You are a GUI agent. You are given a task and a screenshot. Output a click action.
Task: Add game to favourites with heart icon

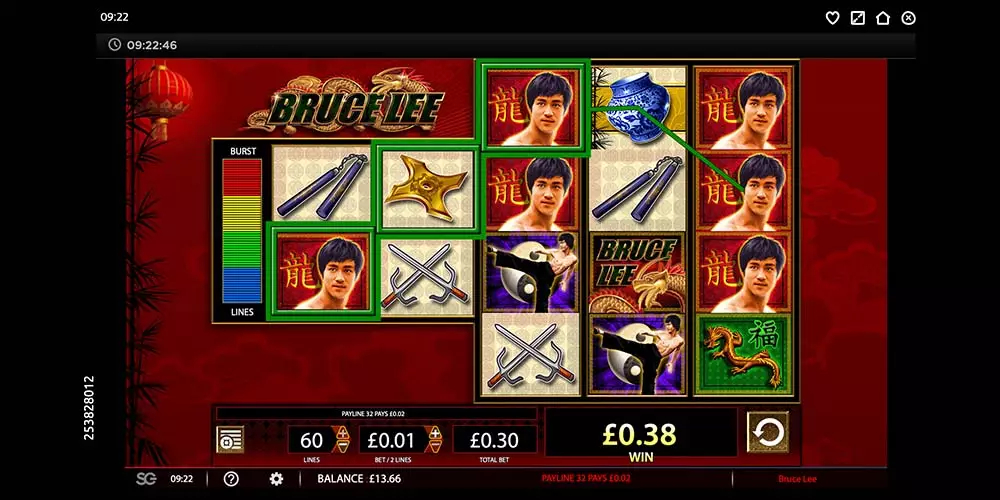click(832, 18)
